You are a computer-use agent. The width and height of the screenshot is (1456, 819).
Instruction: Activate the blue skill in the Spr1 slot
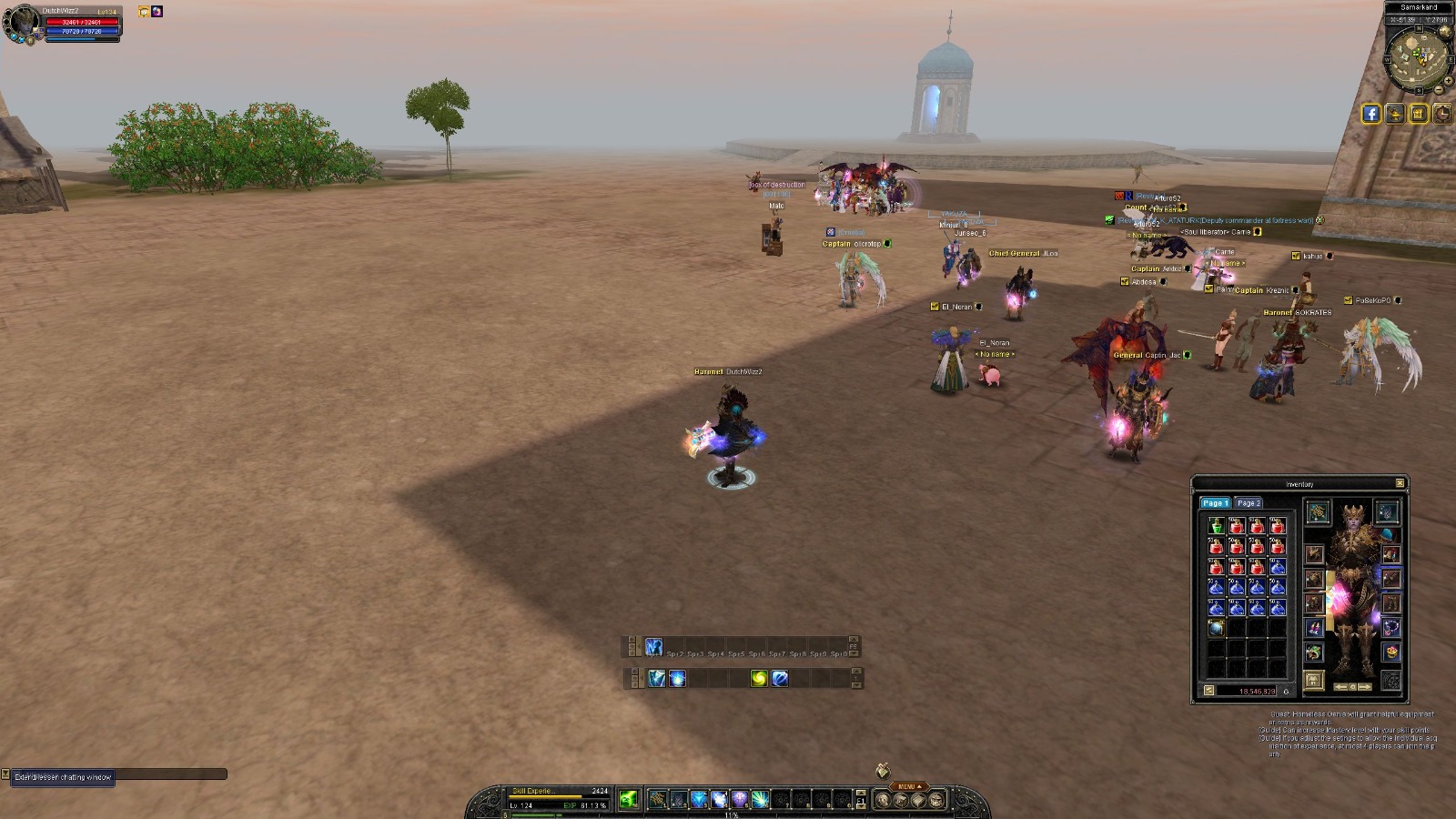coord(654,647)
